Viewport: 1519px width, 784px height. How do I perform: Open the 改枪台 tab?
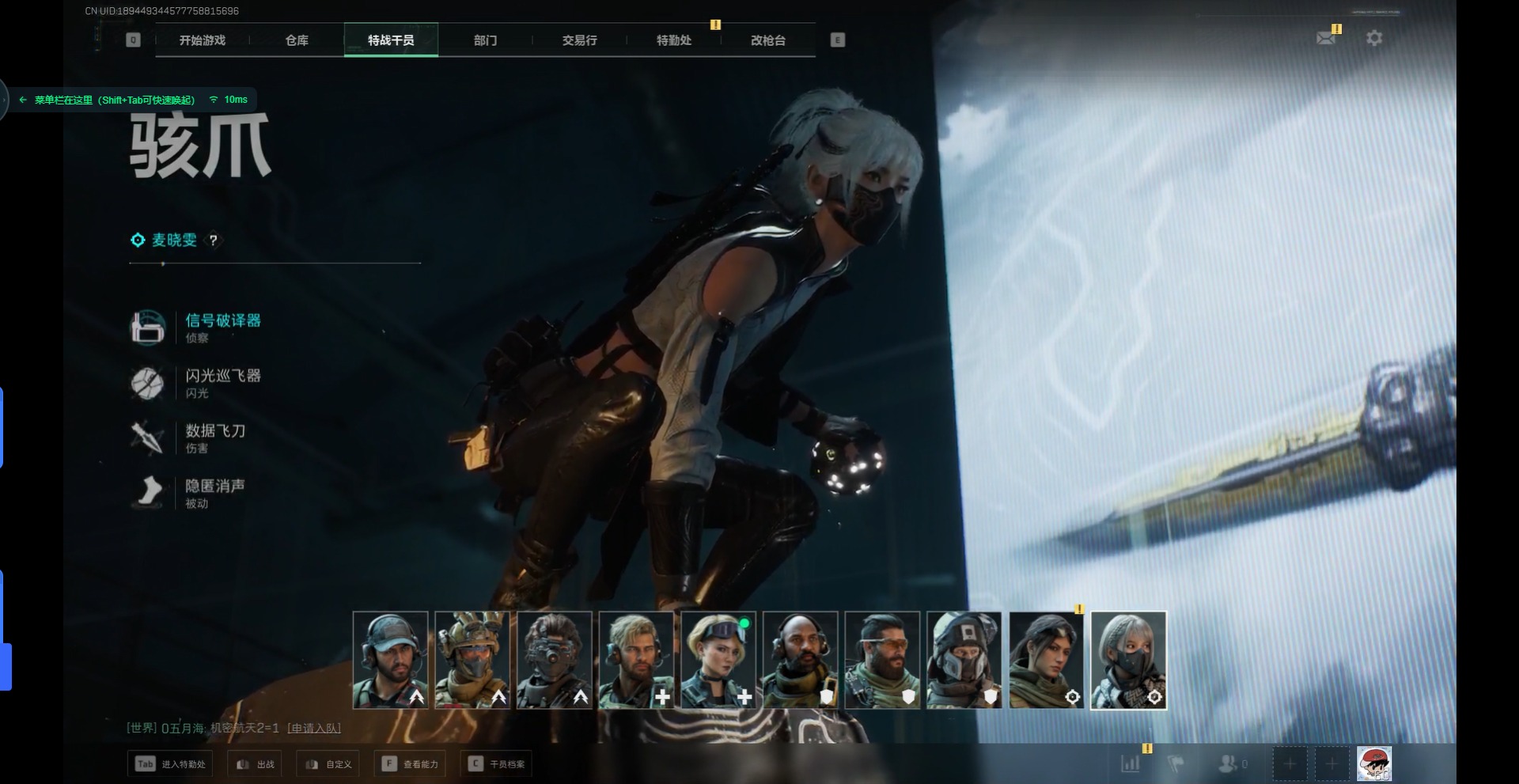[767, 40]
